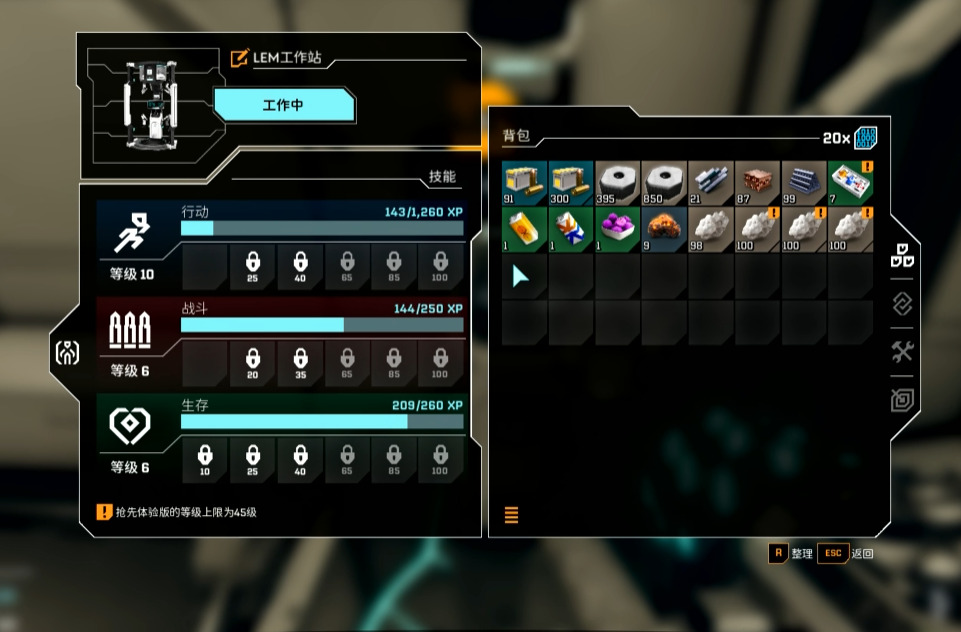
Task: Select the blue stacked ingots slot
Action: click(804, 183)
